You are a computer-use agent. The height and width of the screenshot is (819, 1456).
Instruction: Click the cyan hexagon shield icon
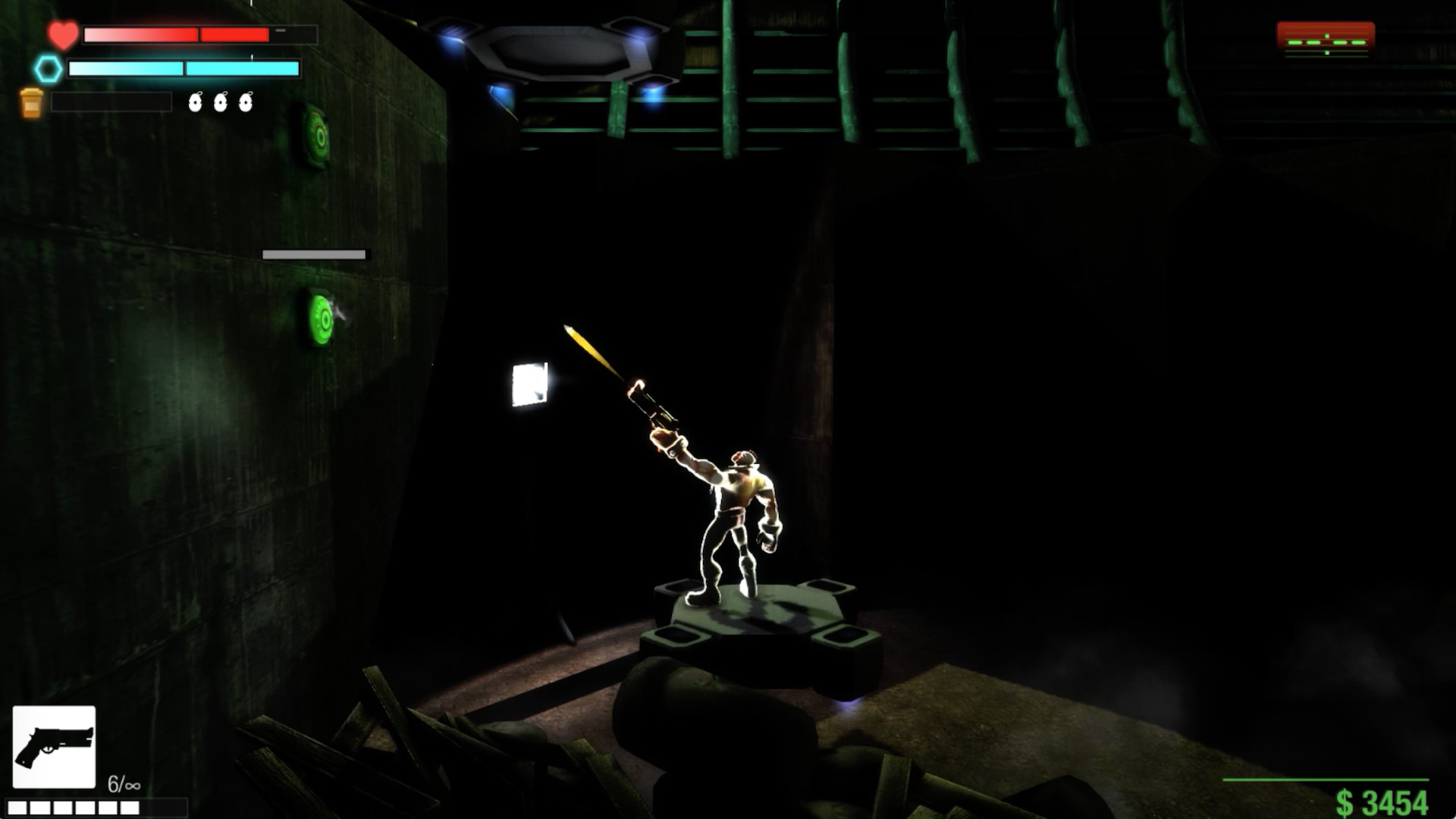(47, 68)
